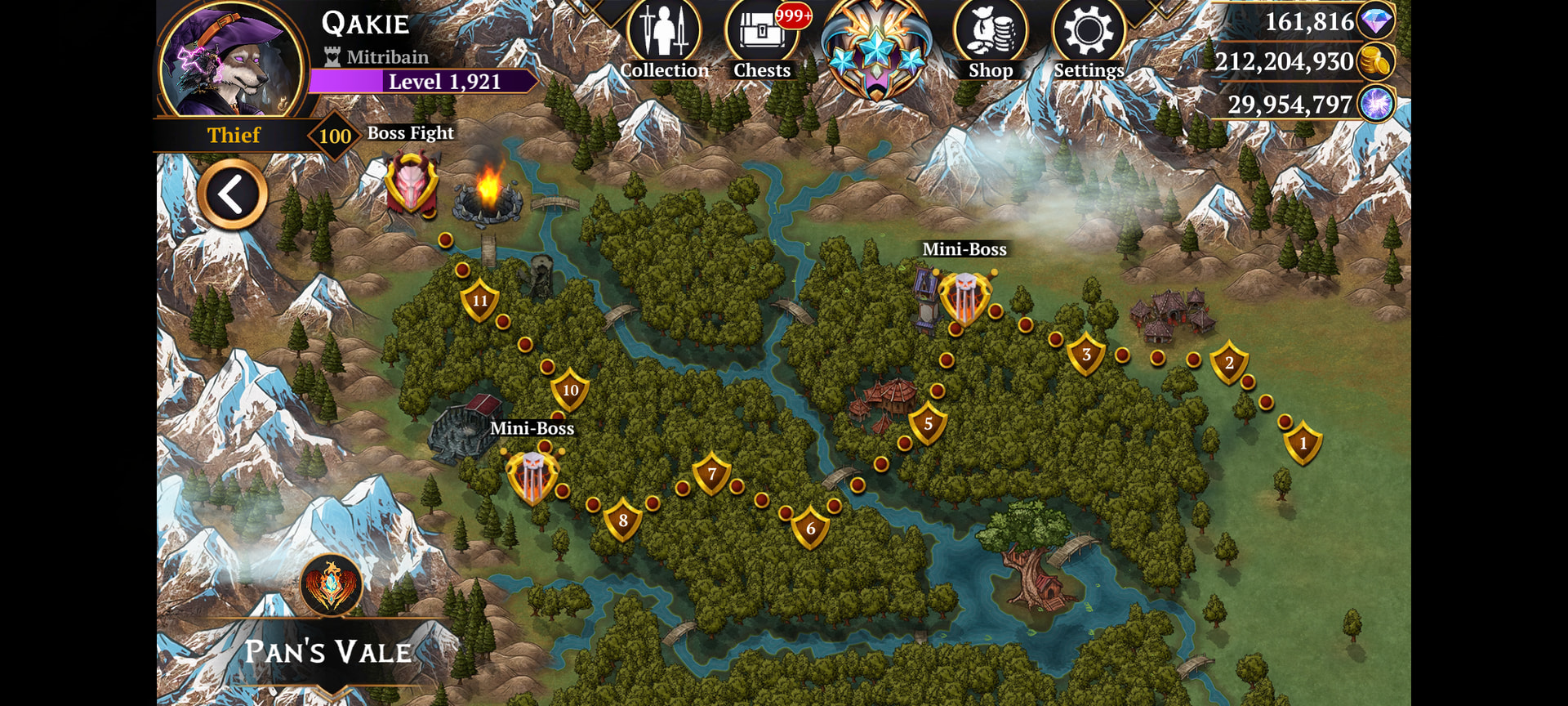Pick stage 2 shield marker
This screenshot has width=1568, height=706.
coord(1229,364)
